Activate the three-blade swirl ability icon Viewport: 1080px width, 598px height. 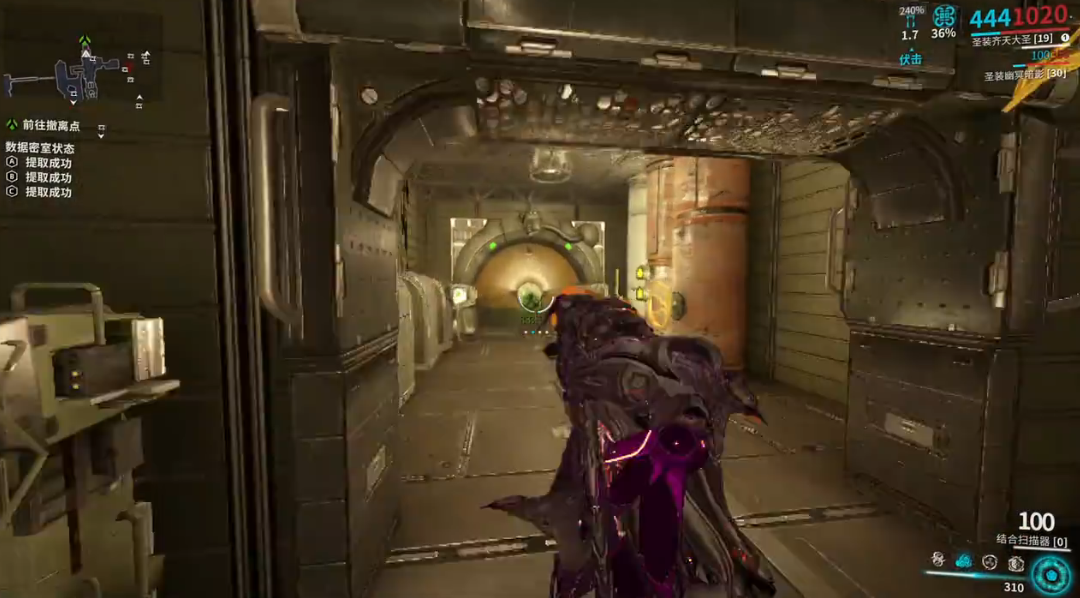(x=990, y=562)
